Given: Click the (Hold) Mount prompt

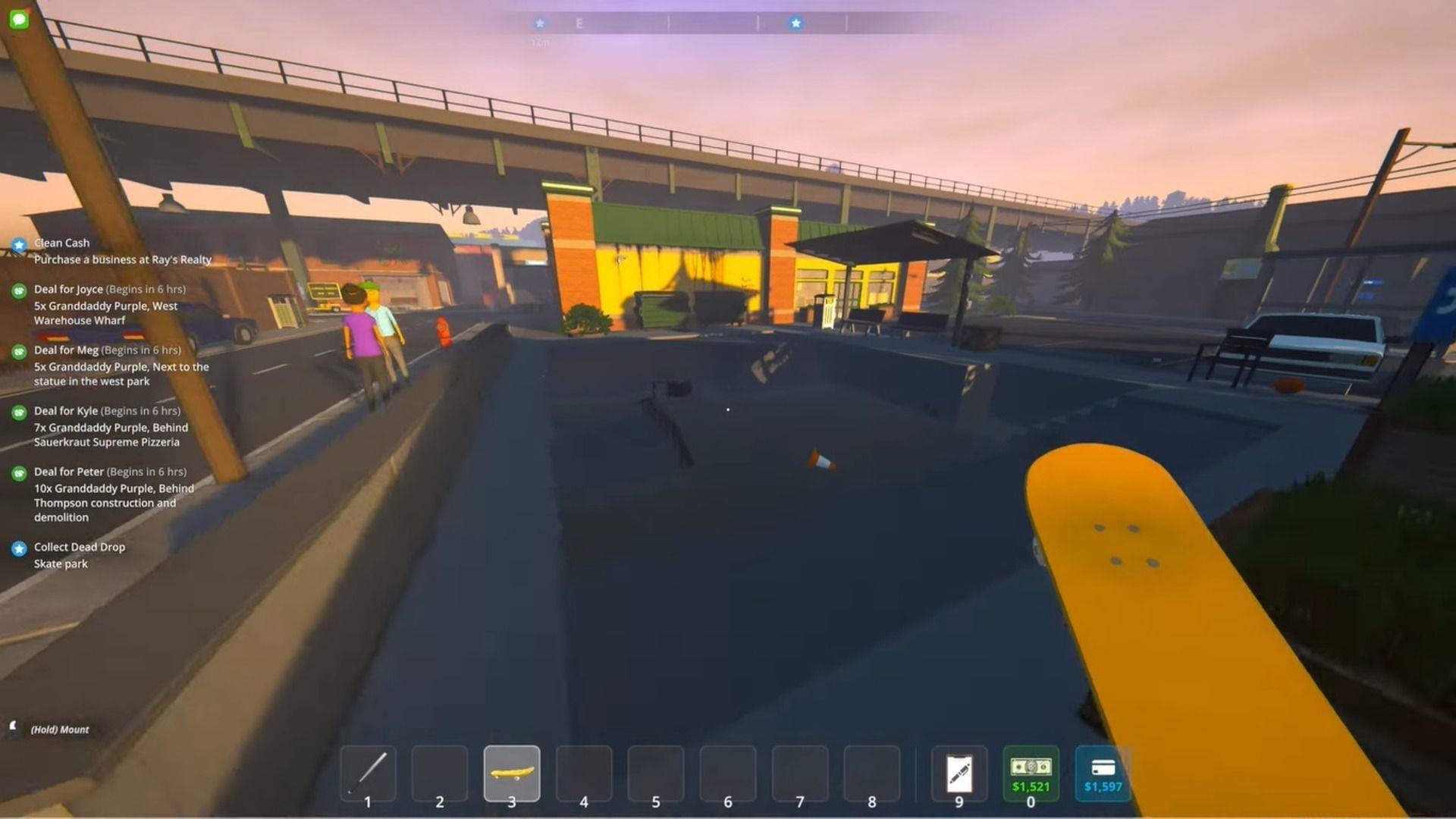Looking at the screenshot, I should [x=58, y=730].
